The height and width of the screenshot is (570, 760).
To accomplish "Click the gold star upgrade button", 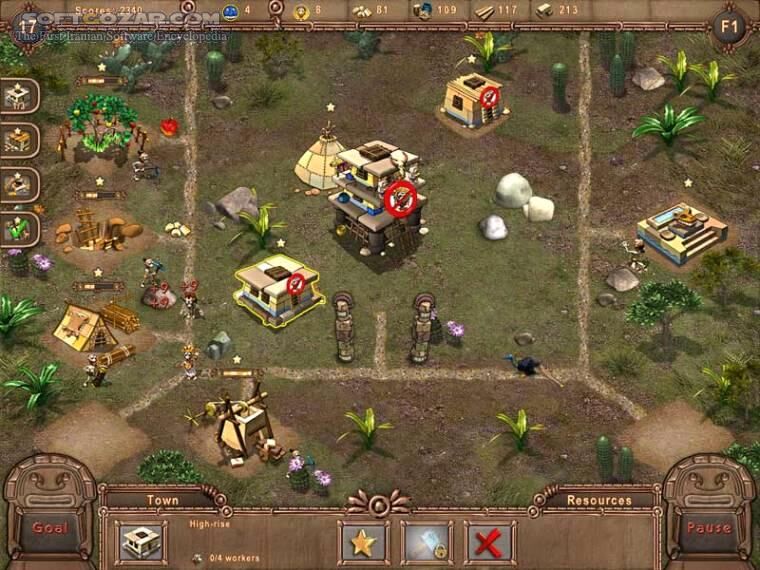I will coord(363,542).
